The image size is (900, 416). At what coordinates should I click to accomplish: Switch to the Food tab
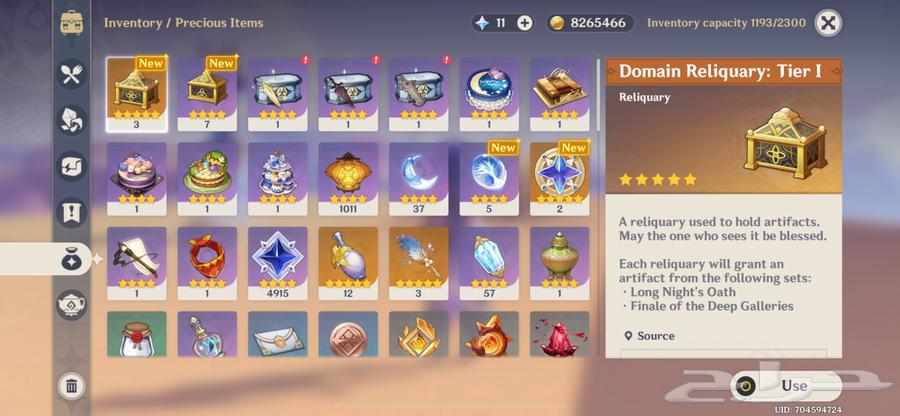(71, 73)
